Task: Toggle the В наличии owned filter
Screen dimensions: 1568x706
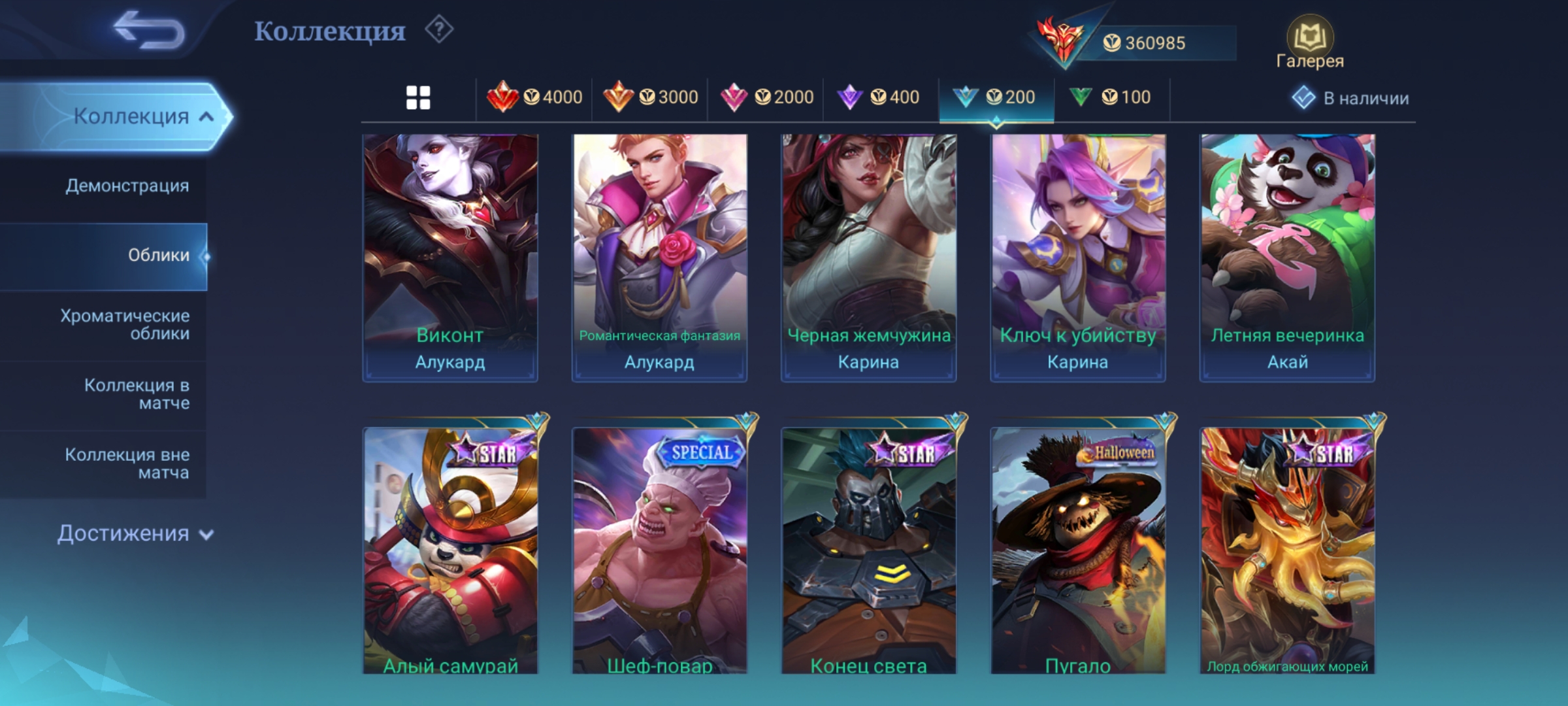Action: pyautogui.click(x=1350, y=98)
